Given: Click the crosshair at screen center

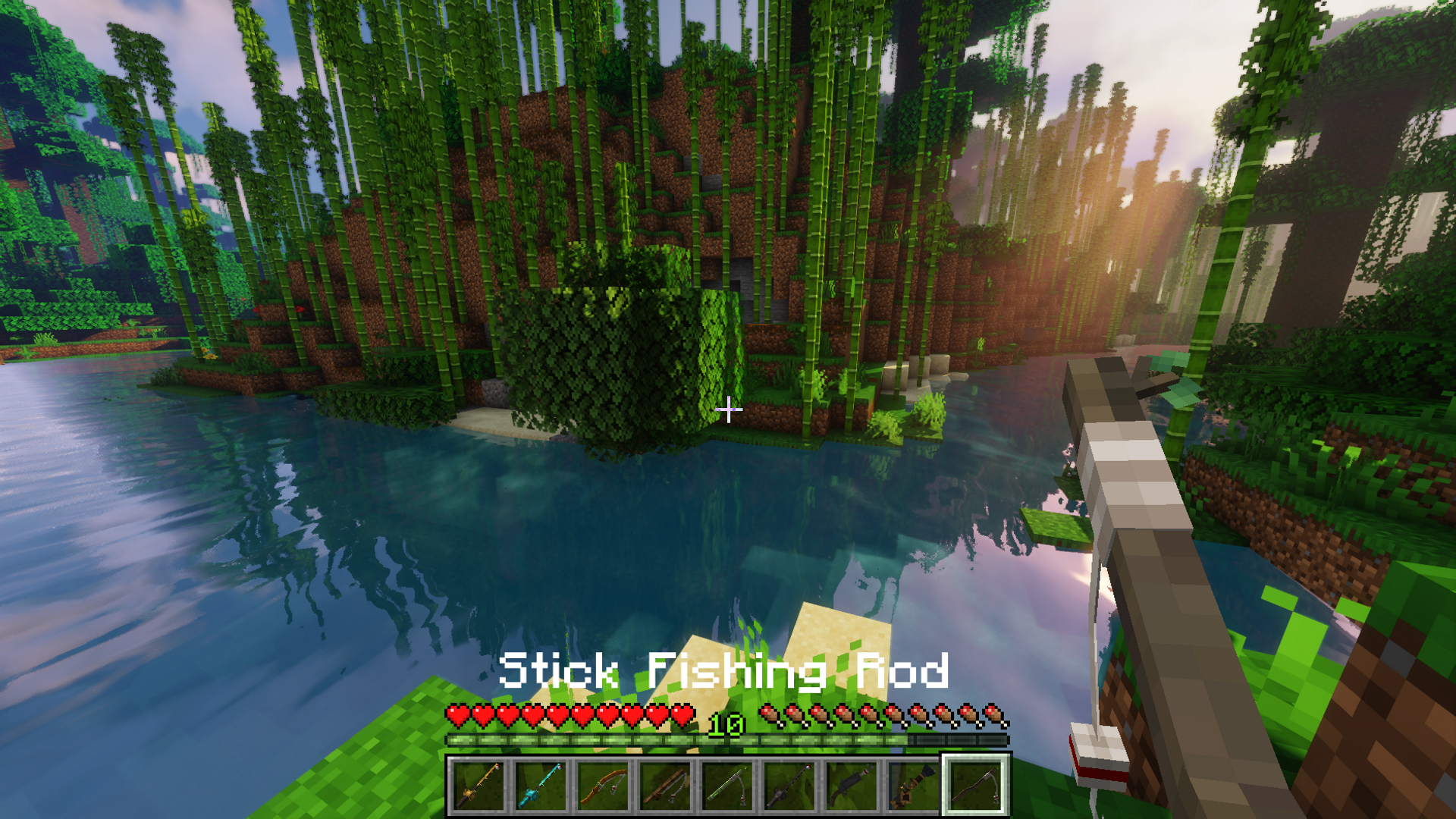Looking at the screenshot, I should click(729, 409).
